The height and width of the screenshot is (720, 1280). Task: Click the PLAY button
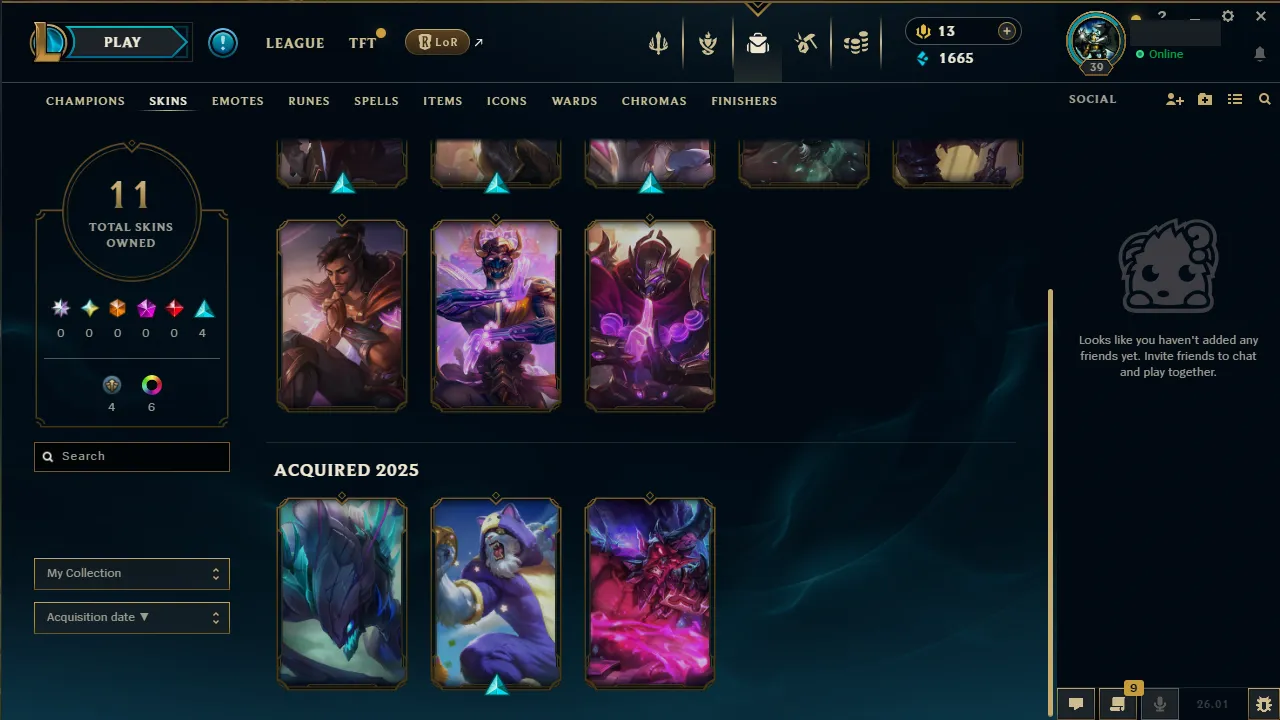tap(122, 42)
